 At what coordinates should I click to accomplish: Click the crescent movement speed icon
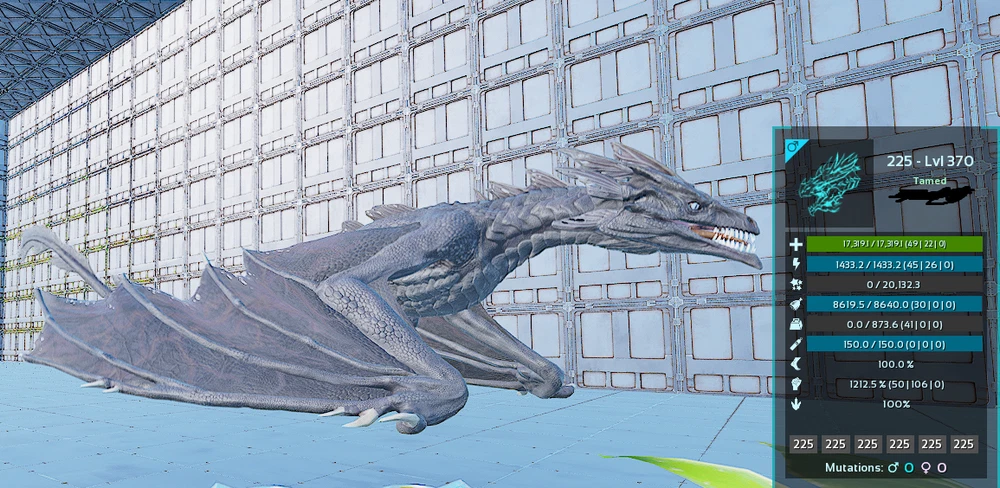pos(796,364)
